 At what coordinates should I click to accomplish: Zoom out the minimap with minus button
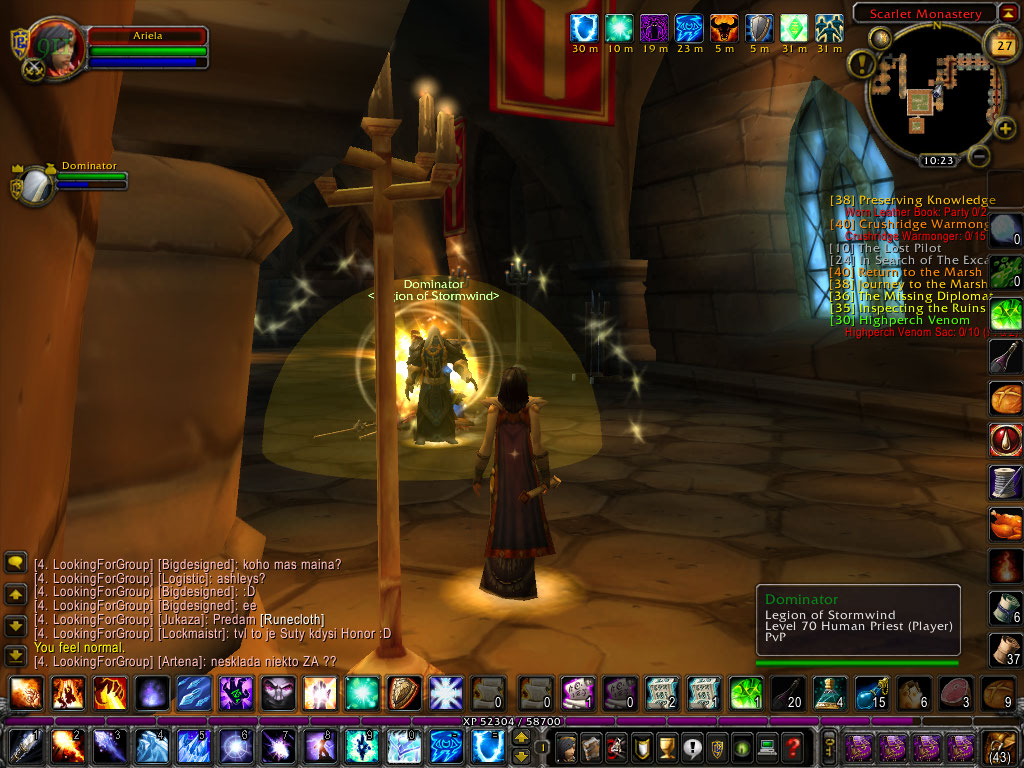(x=980, y=156)
